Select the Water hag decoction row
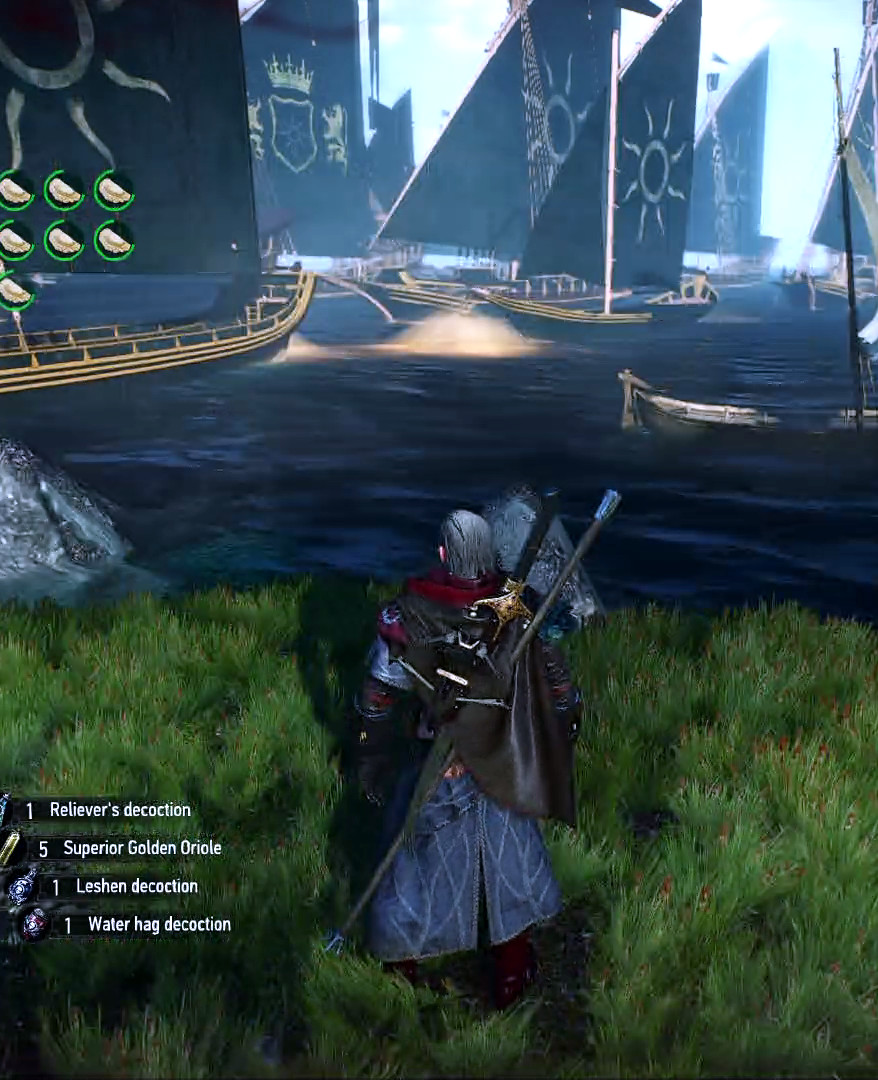Image resolution: width=878 pixels, height=1080 pixels. (x=158, y=924)
